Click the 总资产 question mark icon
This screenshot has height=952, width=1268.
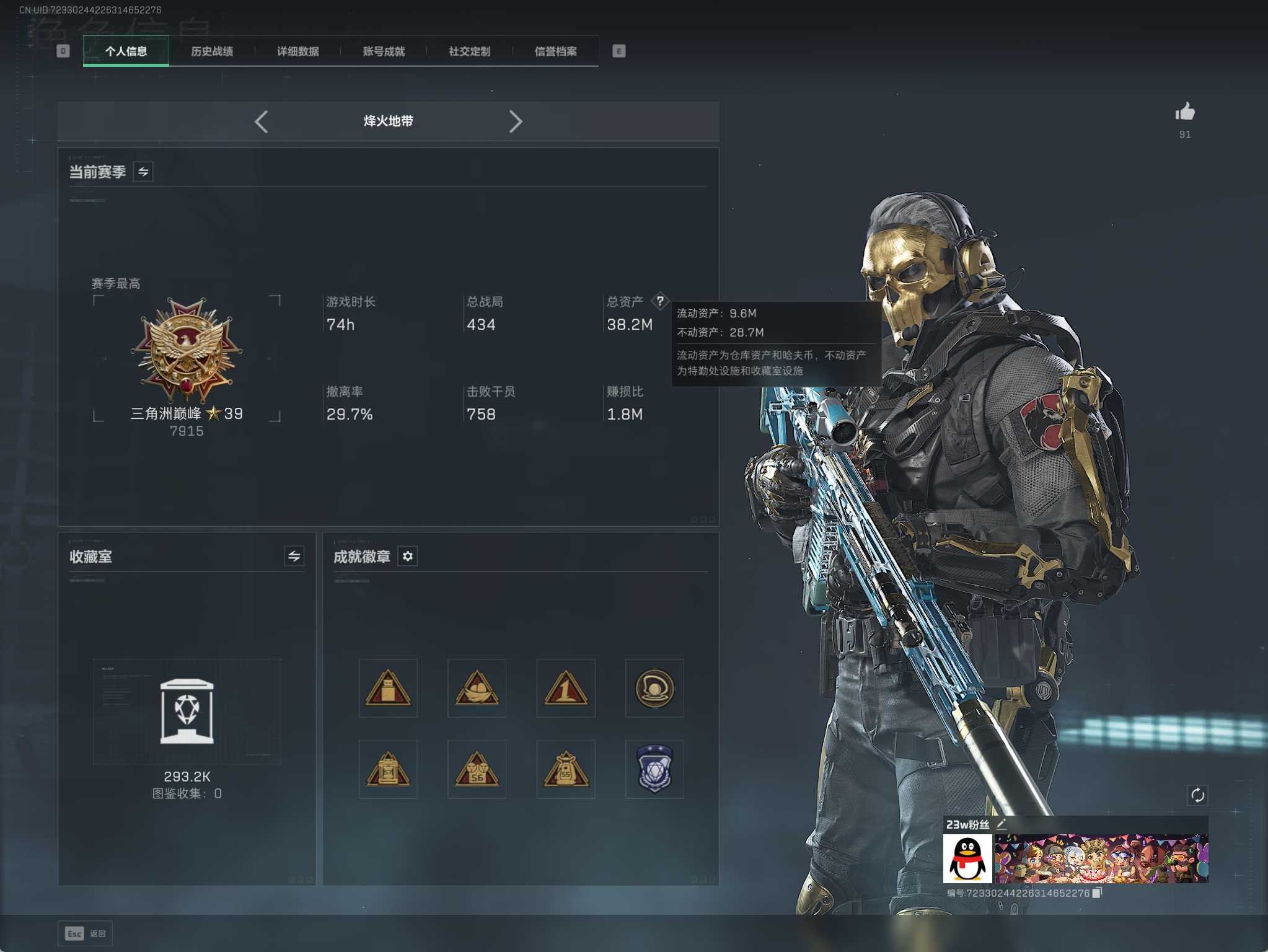[x=660, y=301]
